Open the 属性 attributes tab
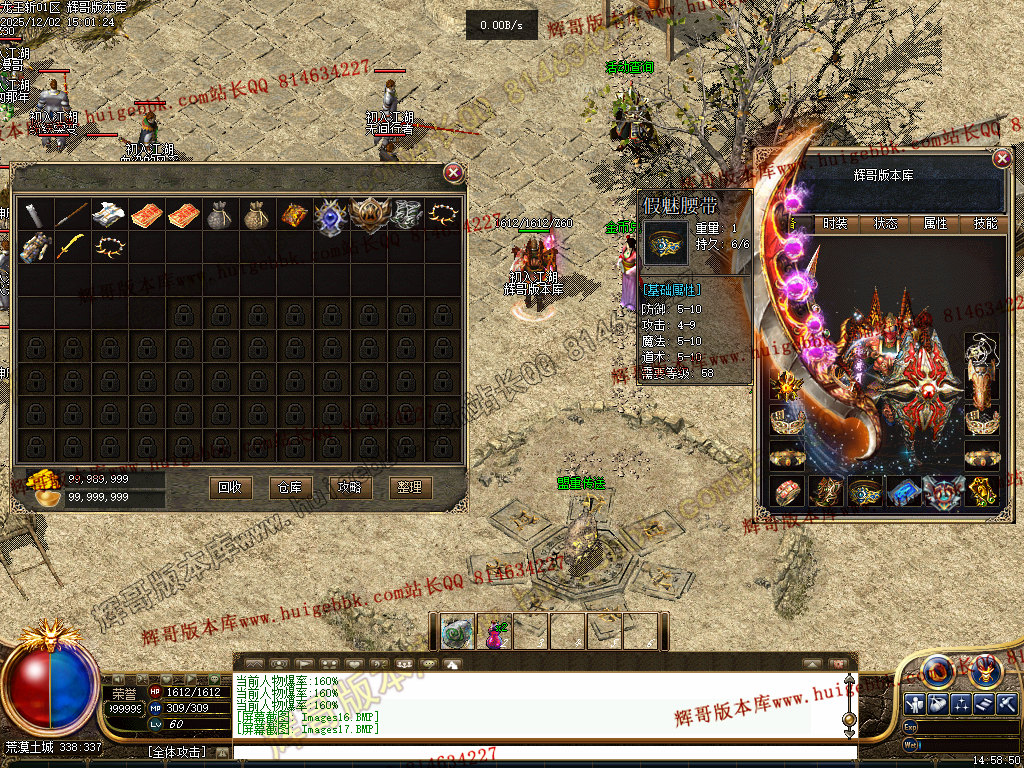Screen dimensions: 1024x768 click(936, 224)
